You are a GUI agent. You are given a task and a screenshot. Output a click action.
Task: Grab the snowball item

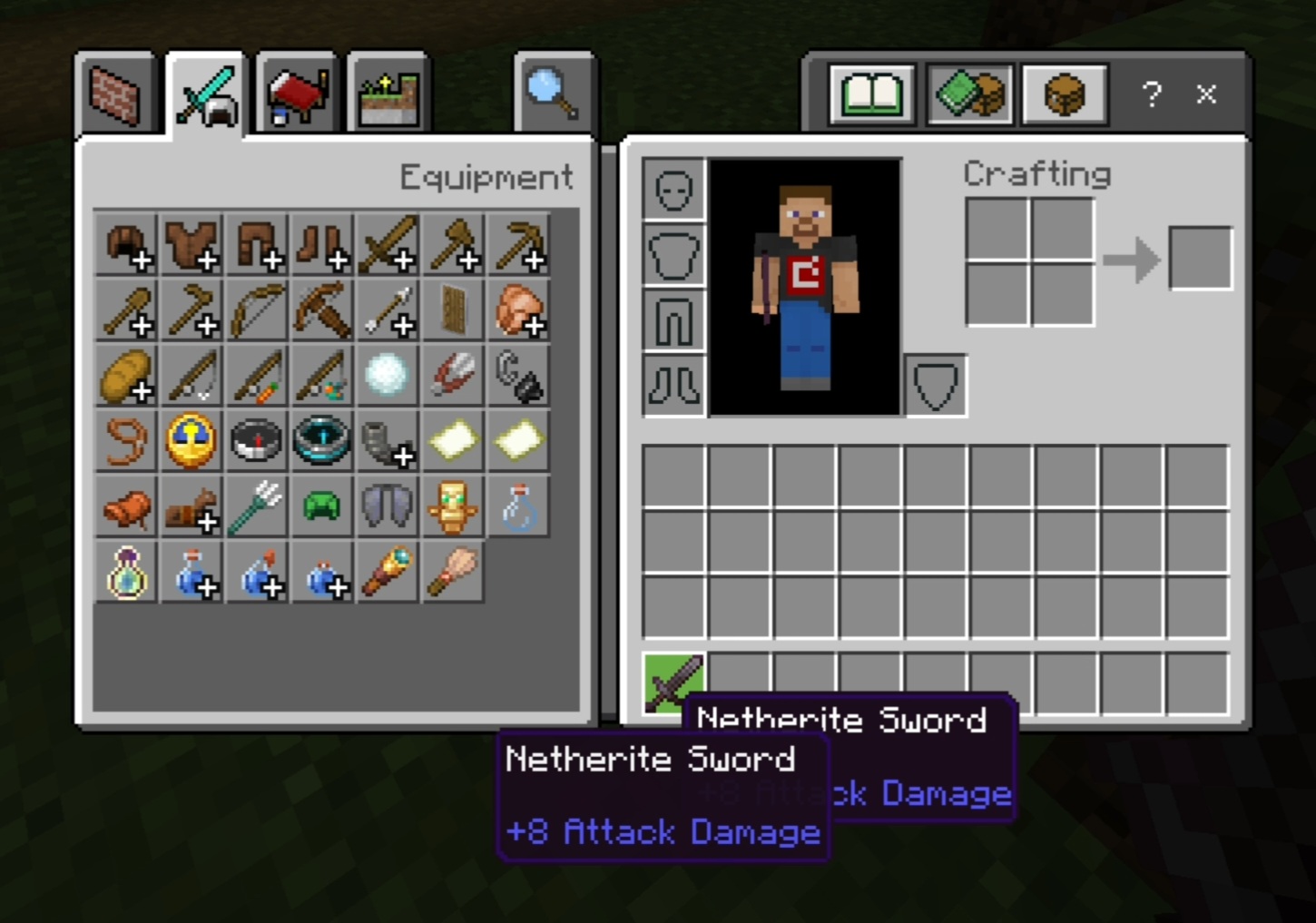388,376
